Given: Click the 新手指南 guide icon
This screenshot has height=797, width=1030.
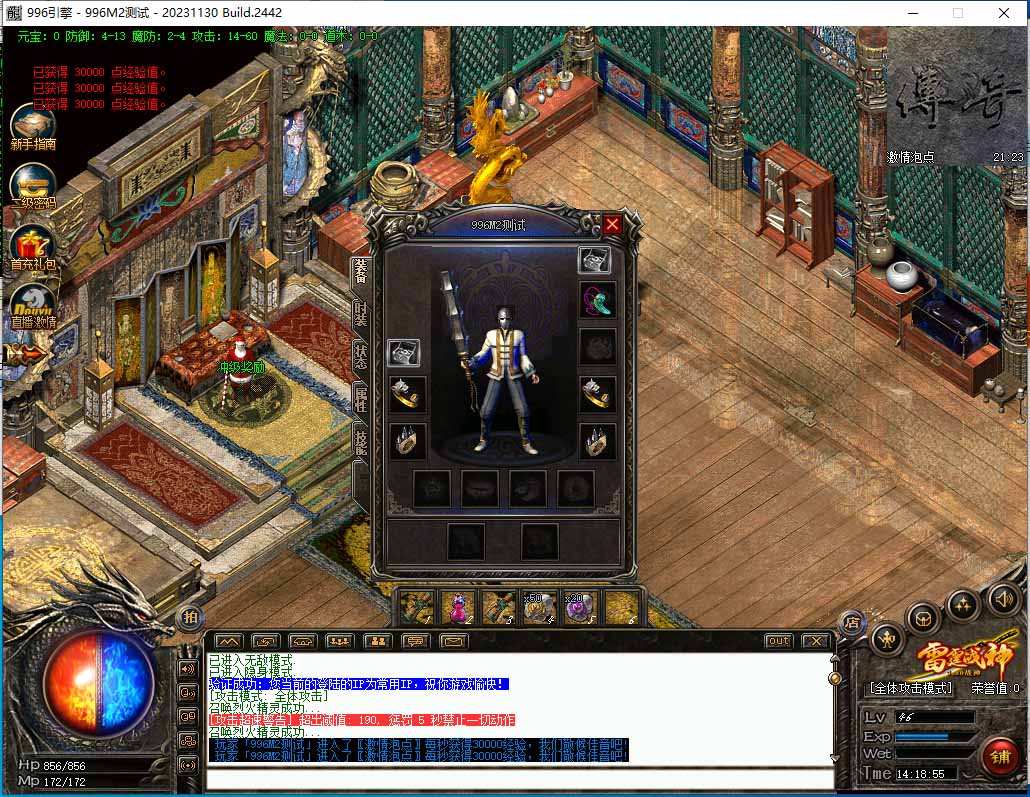Looking at the screenshot, I should [33, 124].
